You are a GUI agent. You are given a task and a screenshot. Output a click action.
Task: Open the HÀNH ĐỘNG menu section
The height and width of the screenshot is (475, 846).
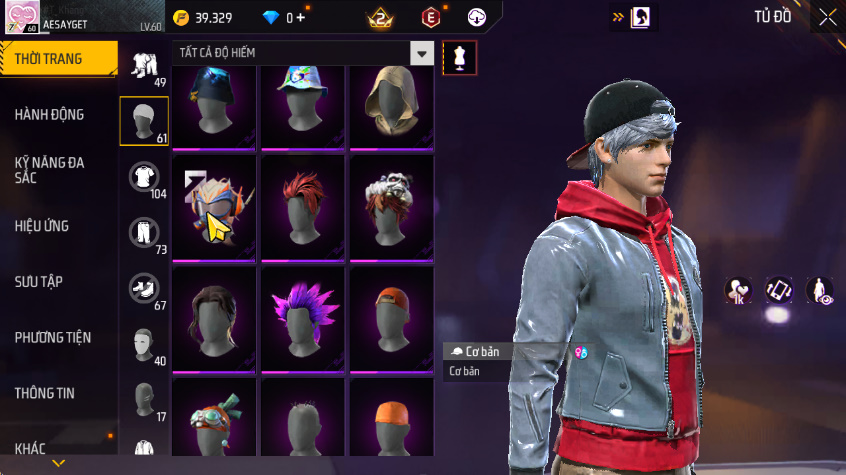pyautogui.click(x=50, y=115)
